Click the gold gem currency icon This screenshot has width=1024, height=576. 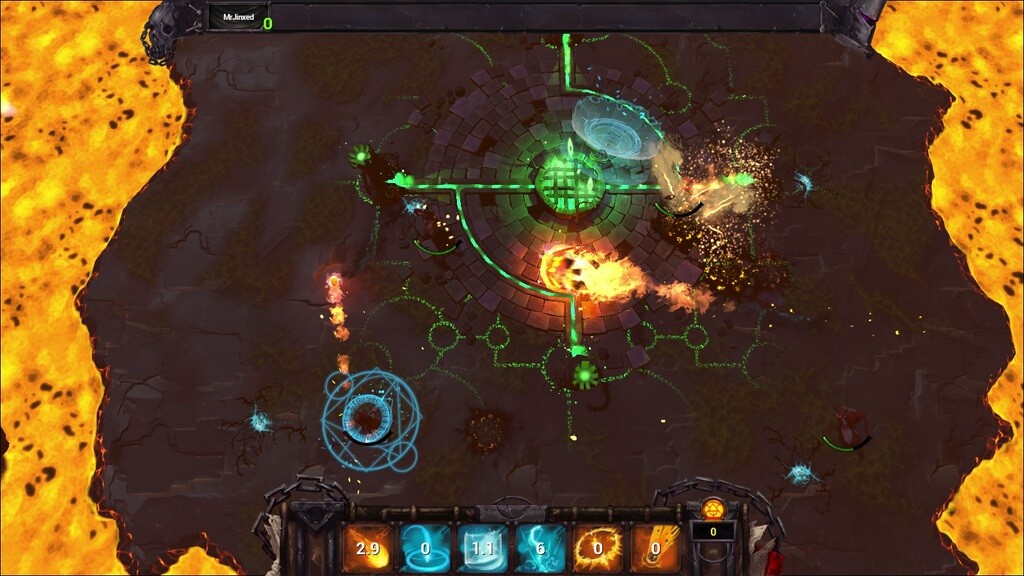[x=713, y=508]
